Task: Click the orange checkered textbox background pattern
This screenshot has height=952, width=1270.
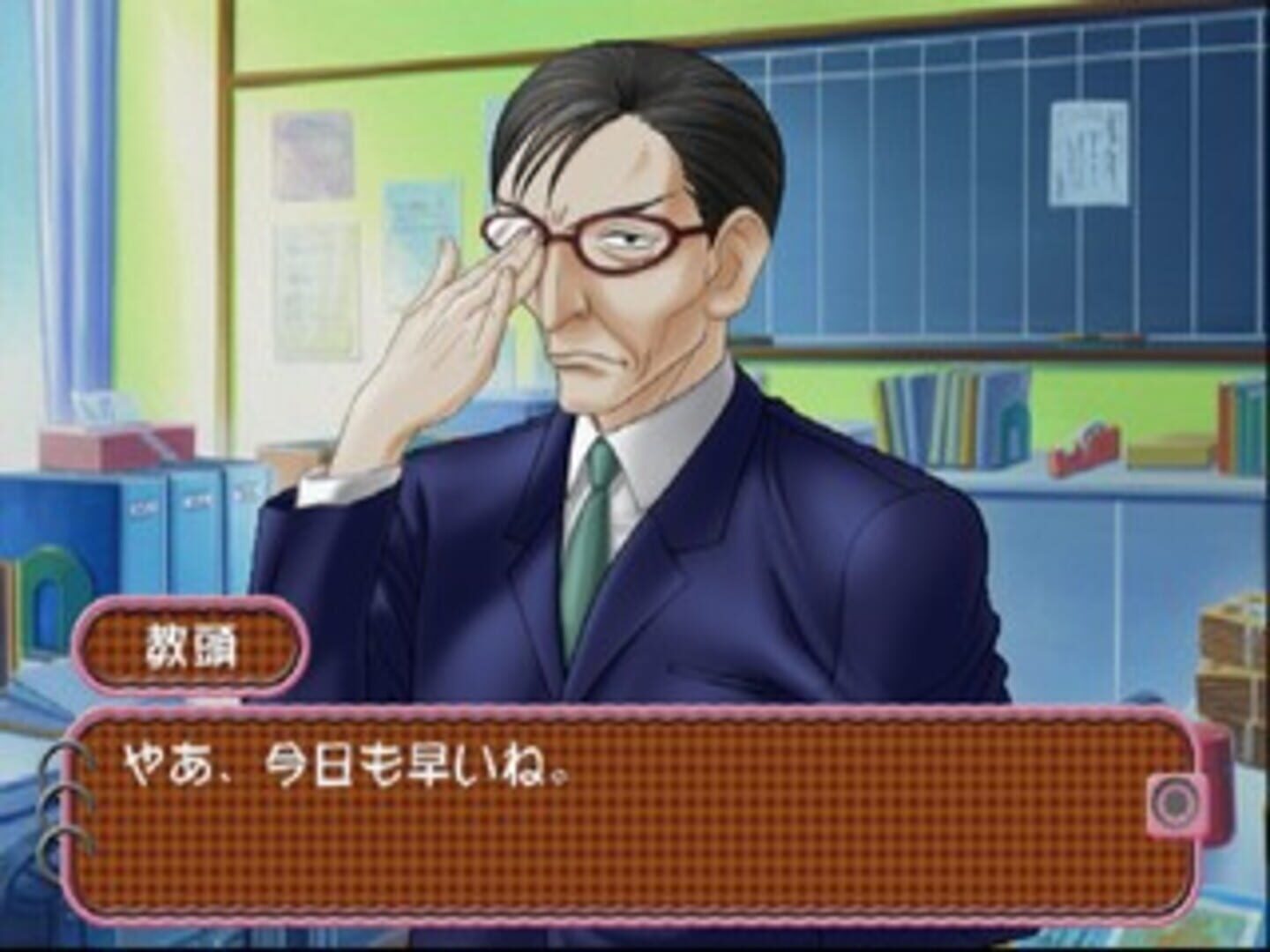Action: click(794, 846)
